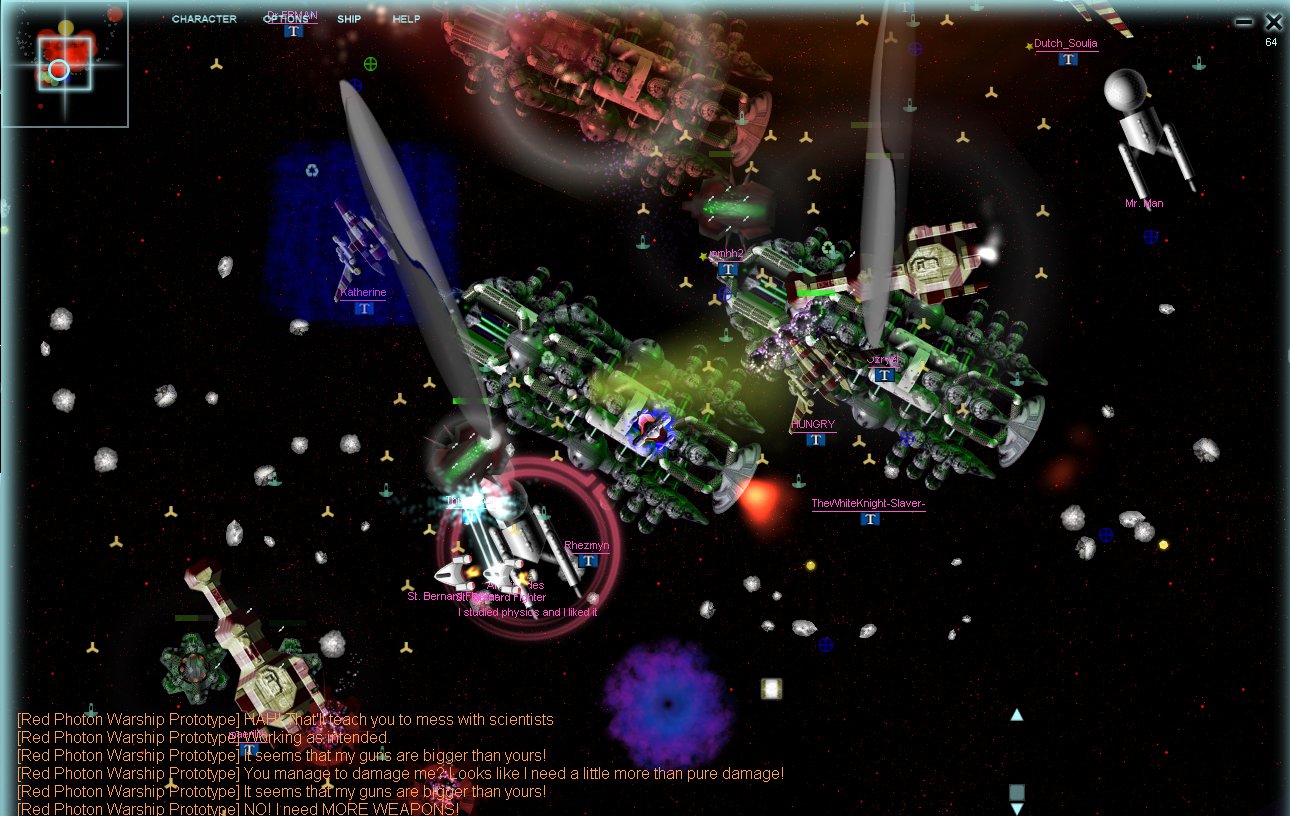Open the OPTIONS menu

pyautogui.click(x=286, y=19)
